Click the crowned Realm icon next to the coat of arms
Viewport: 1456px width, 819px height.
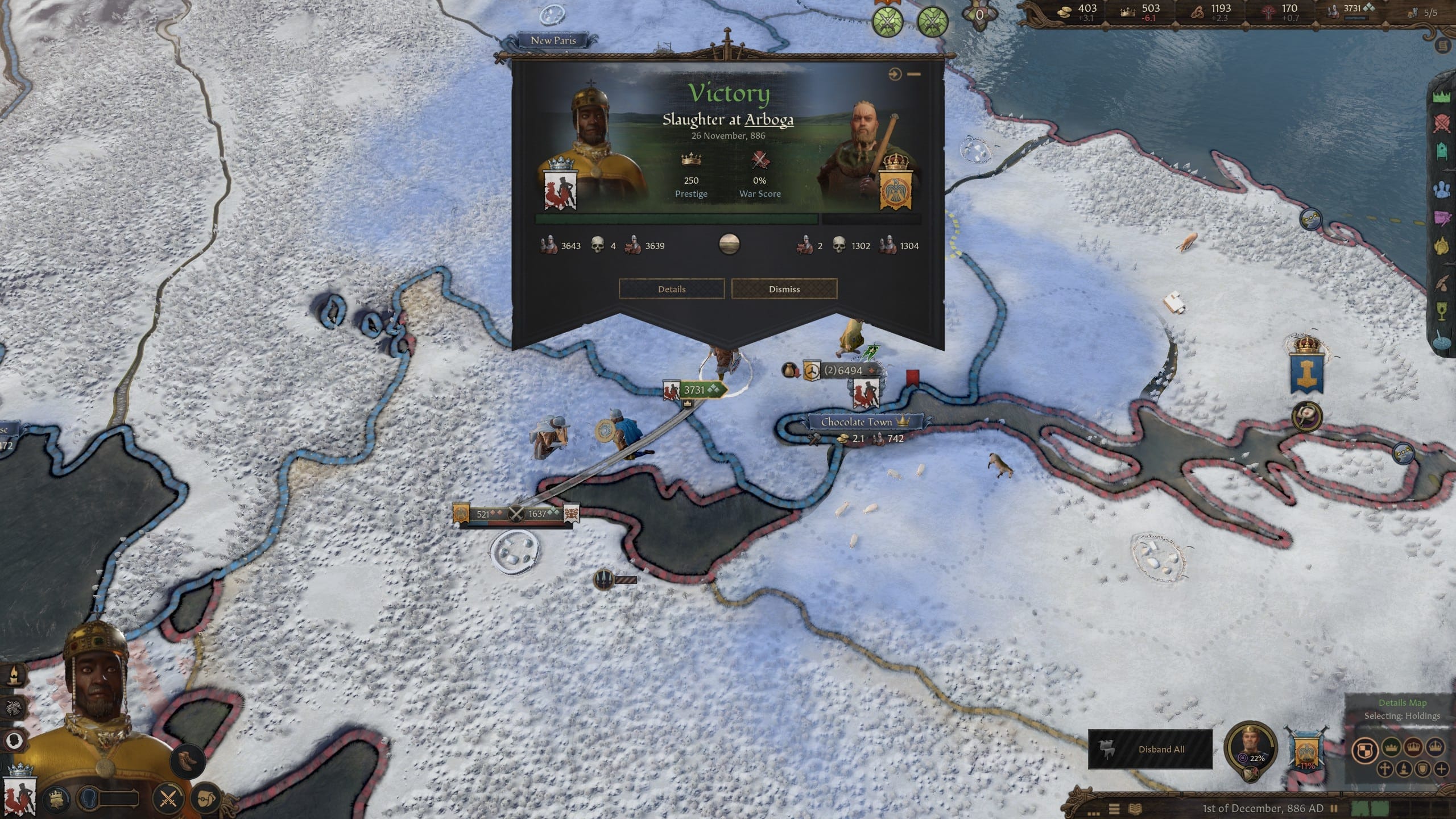pyautogui.click(x=56, y=799)
